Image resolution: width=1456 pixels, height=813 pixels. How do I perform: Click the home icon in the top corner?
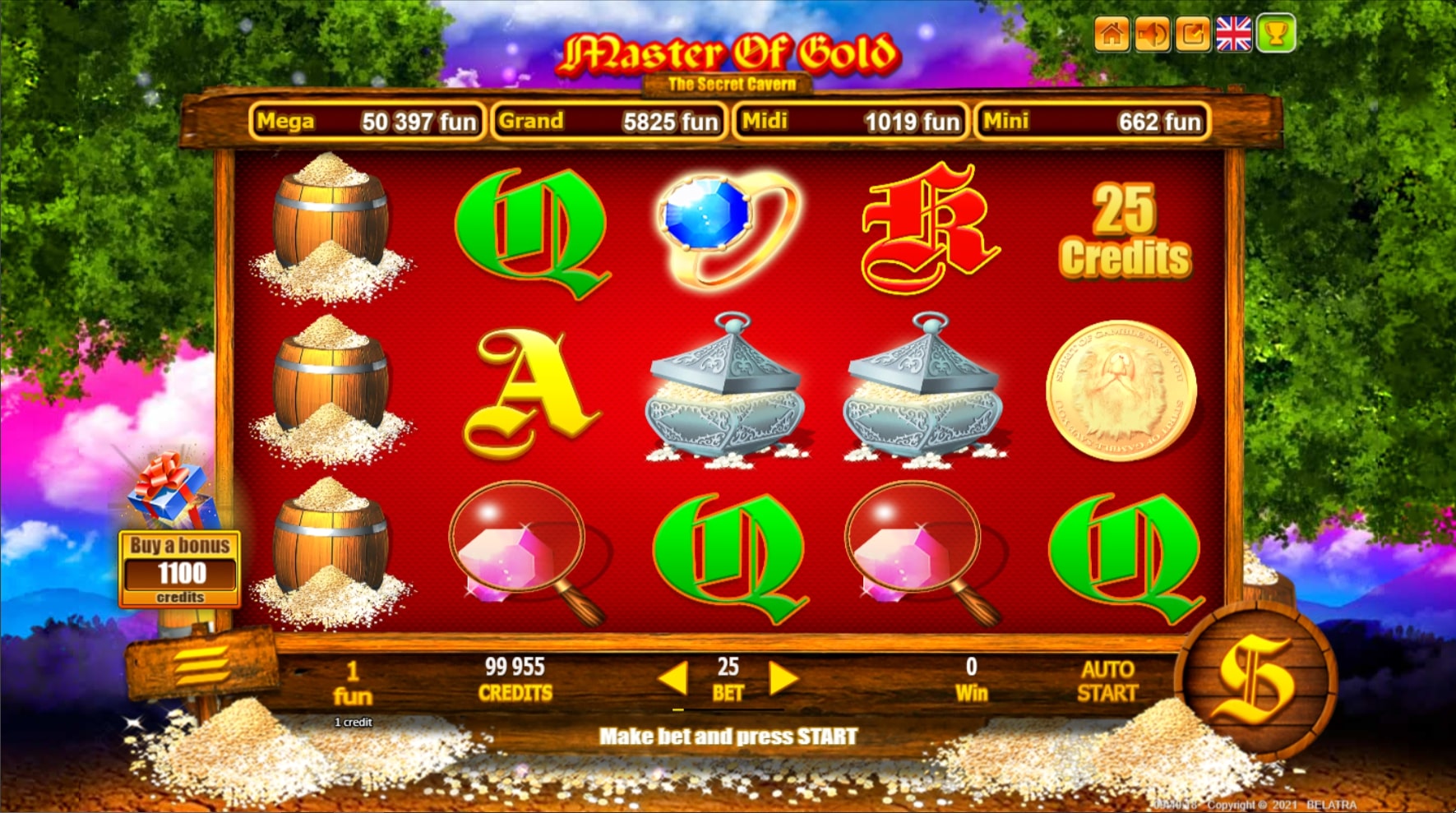pos(1114,35)
